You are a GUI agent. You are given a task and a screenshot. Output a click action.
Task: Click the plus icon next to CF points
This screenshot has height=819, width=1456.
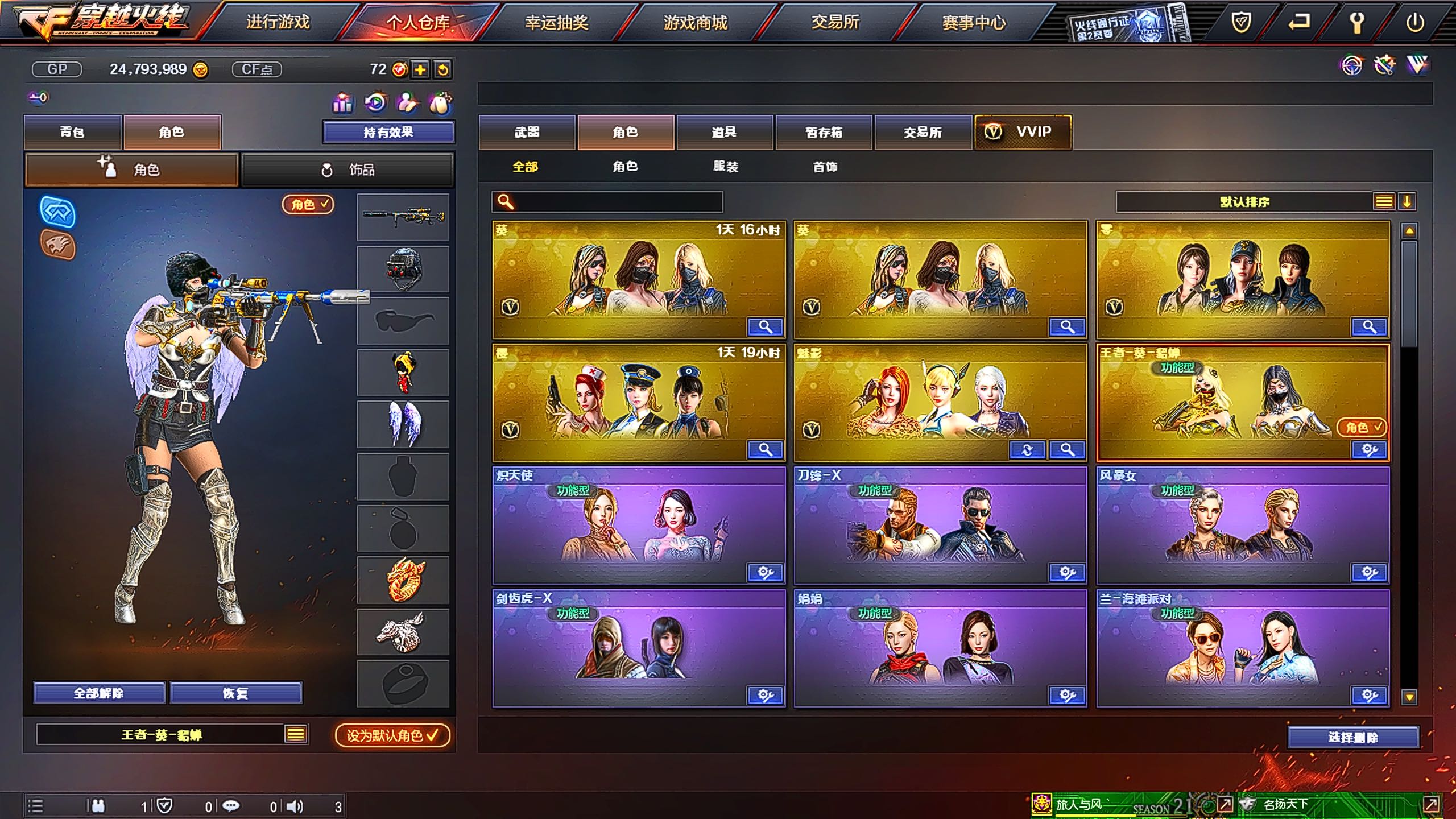click(420, 70)
